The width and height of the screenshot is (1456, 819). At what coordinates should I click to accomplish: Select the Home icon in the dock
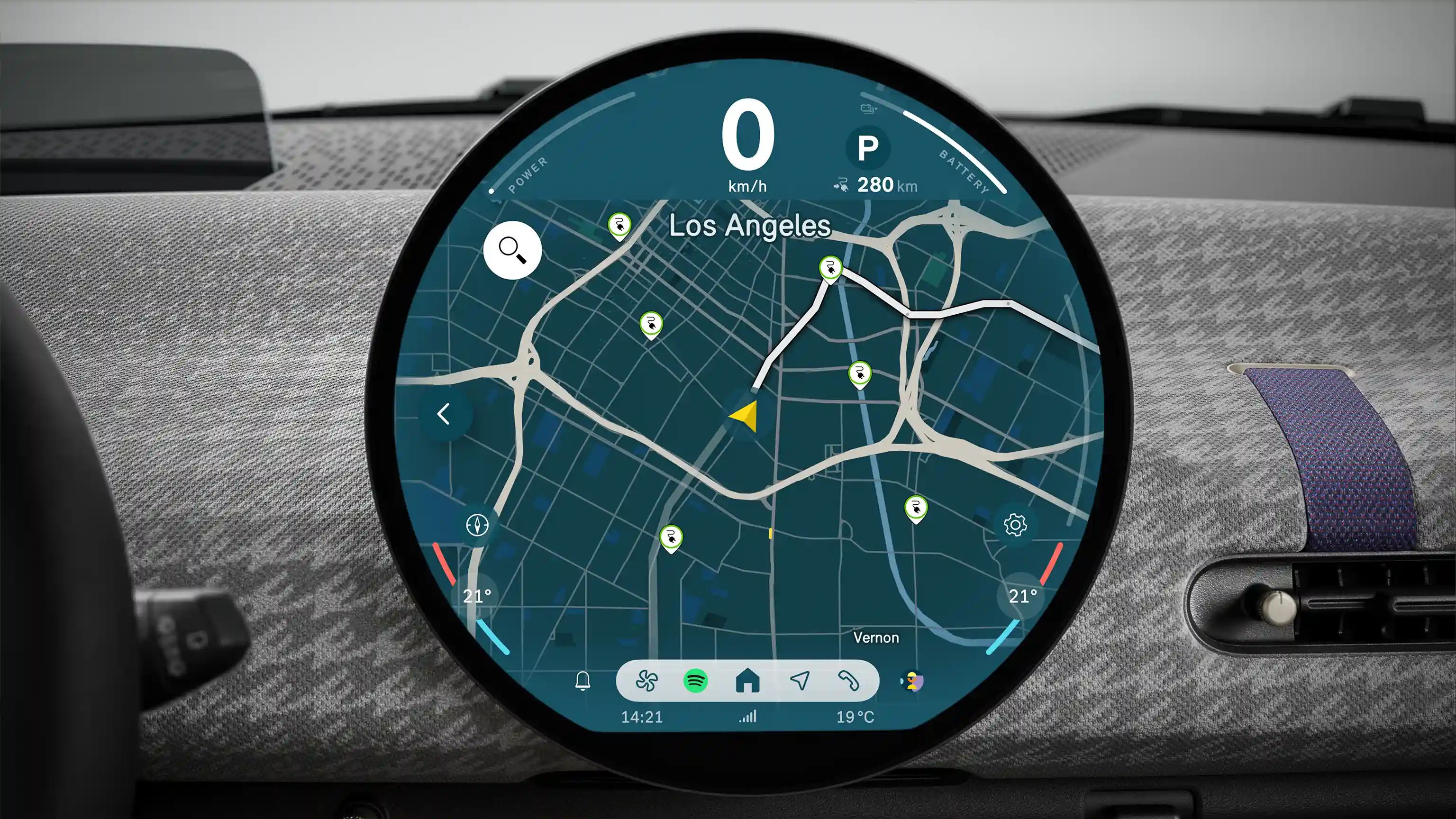pyautogui.click(x=749, y=682)
